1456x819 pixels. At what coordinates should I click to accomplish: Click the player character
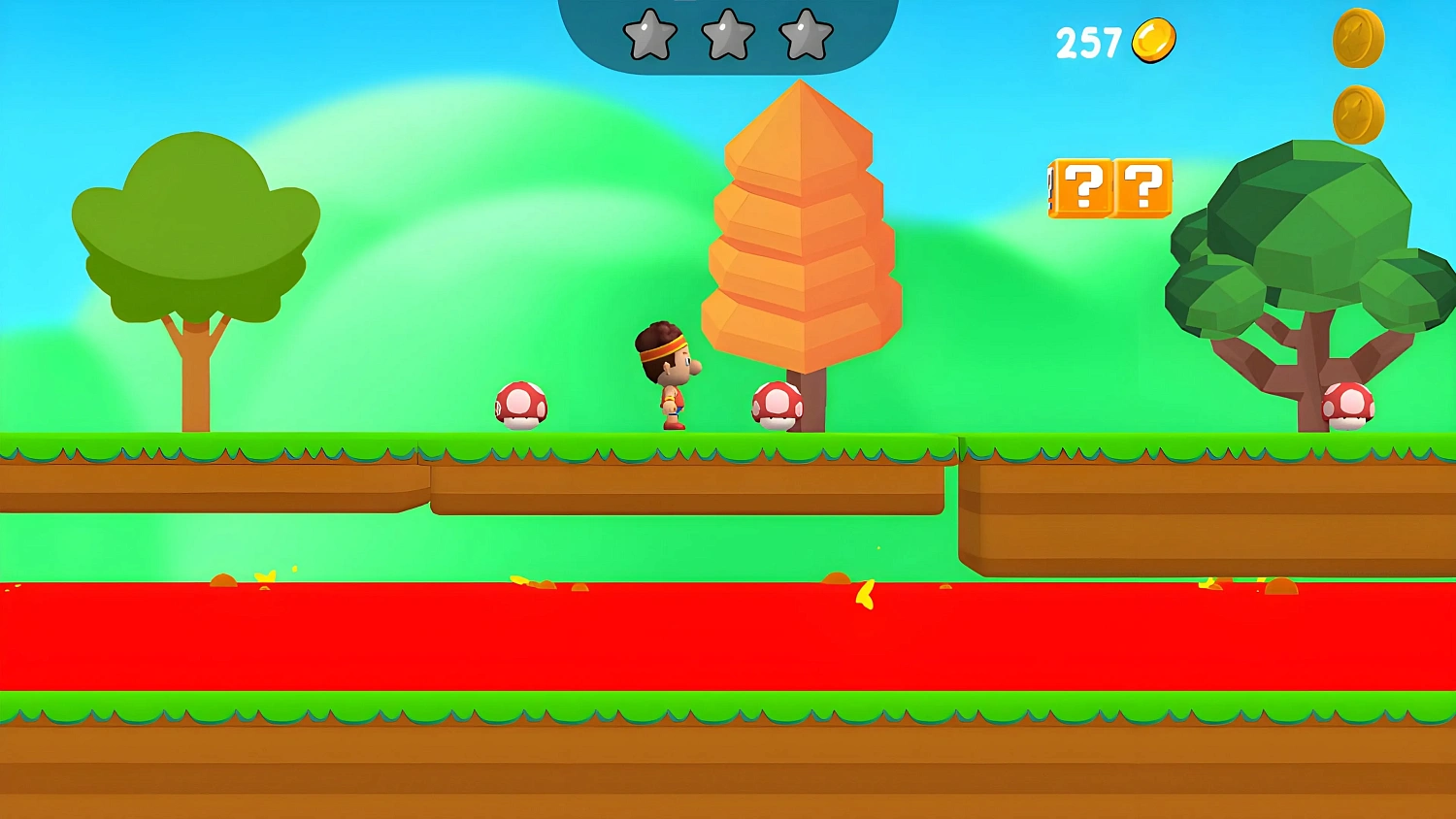coord(670,374)
